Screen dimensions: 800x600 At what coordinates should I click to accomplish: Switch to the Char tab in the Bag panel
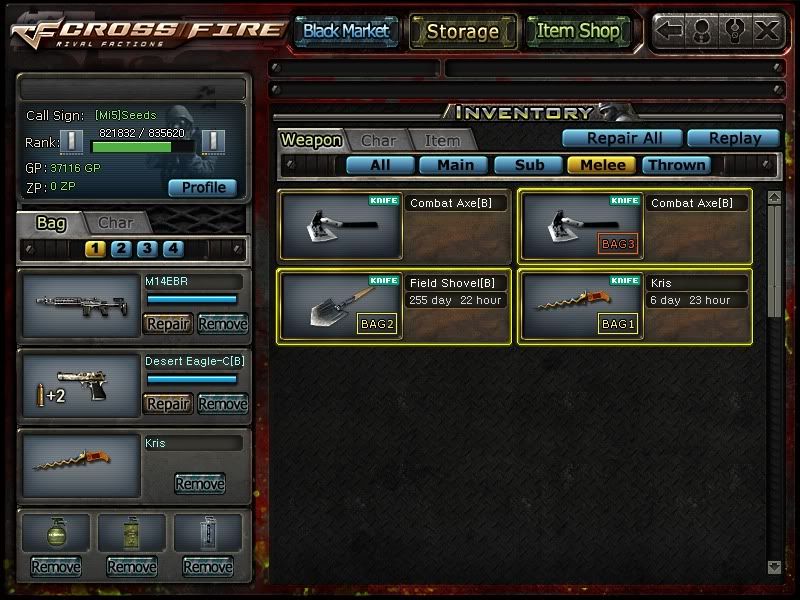[x=116, y=223]
